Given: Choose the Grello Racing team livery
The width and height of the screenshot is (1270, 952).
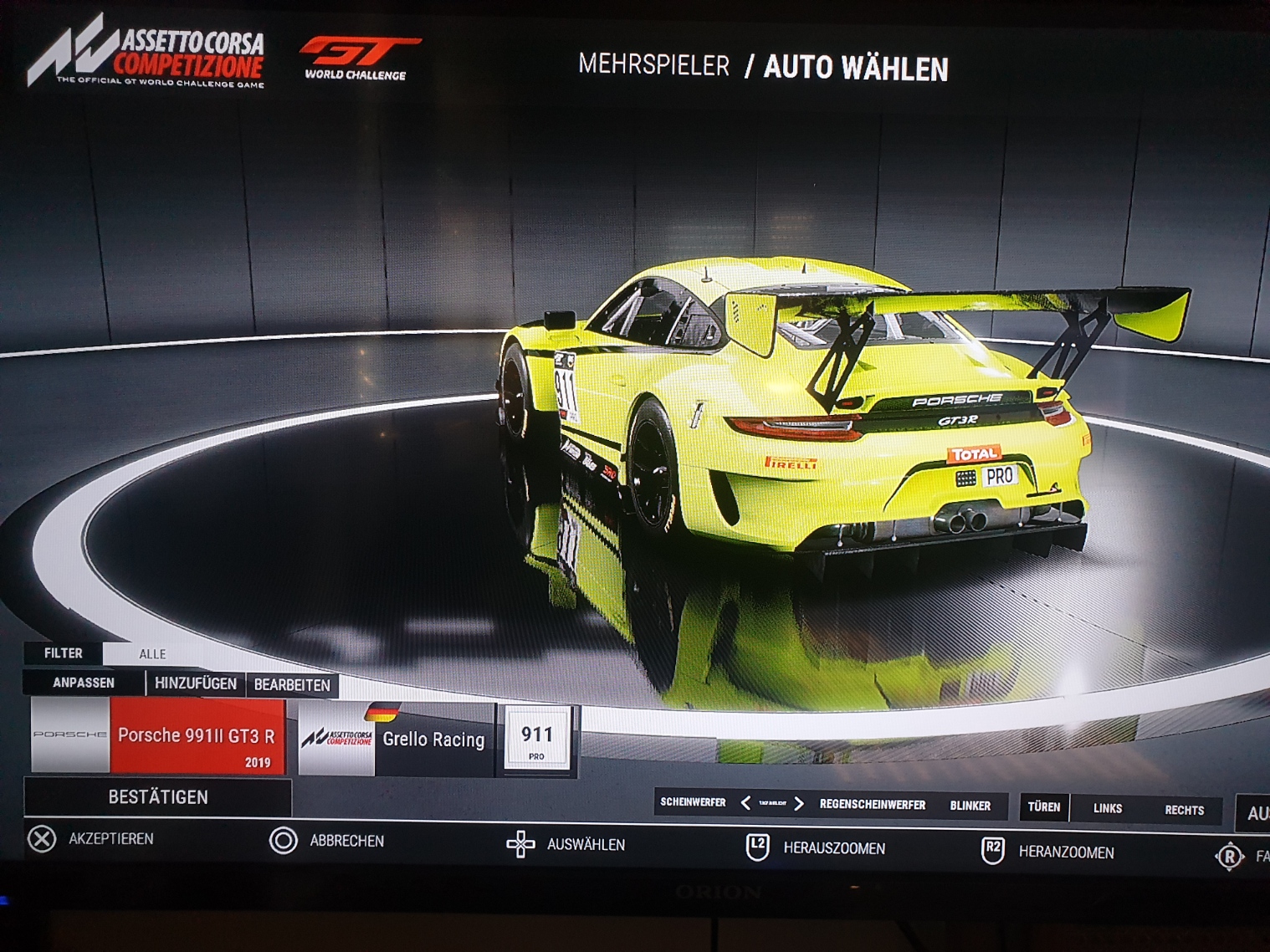Looking at the screenshot, I should point(395,740).
